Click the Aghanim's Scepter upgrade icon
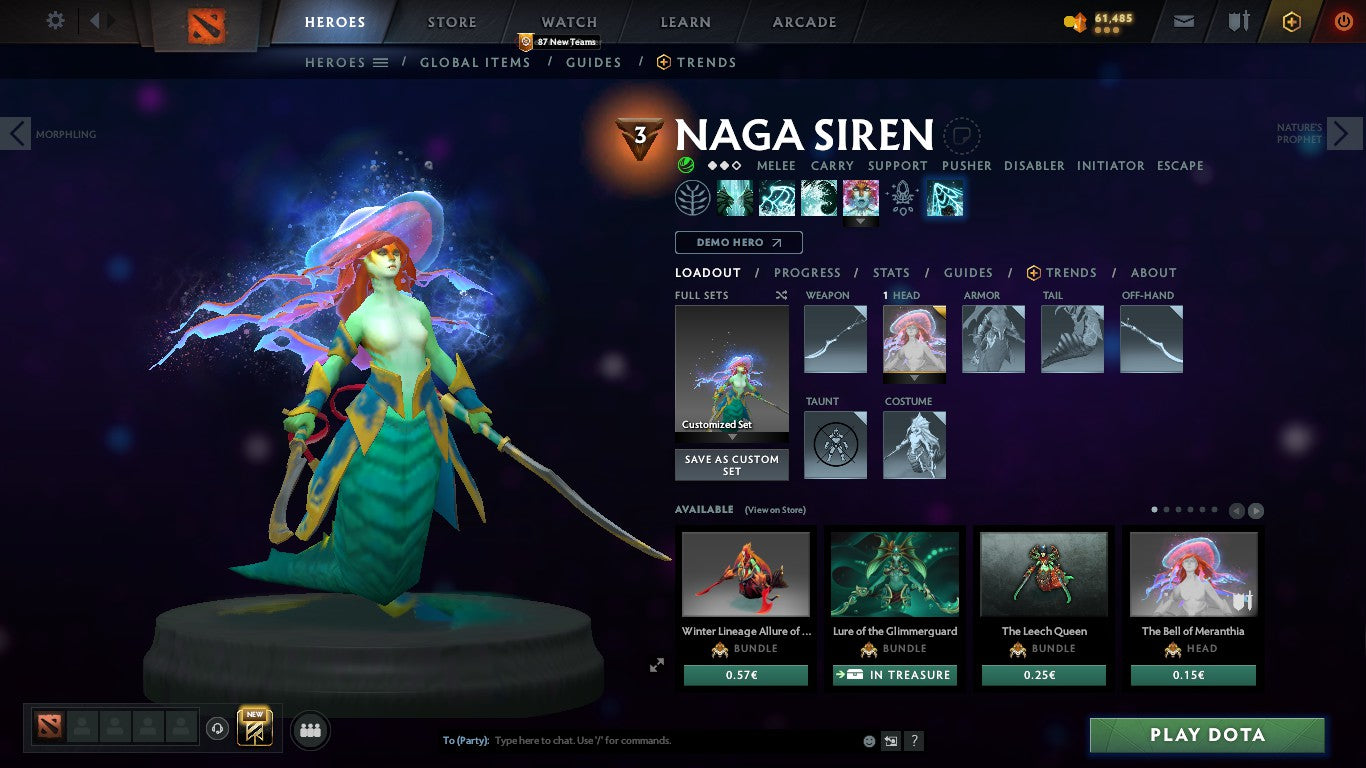The width and height of the screenshot is (1366, 768). [902, 198]
